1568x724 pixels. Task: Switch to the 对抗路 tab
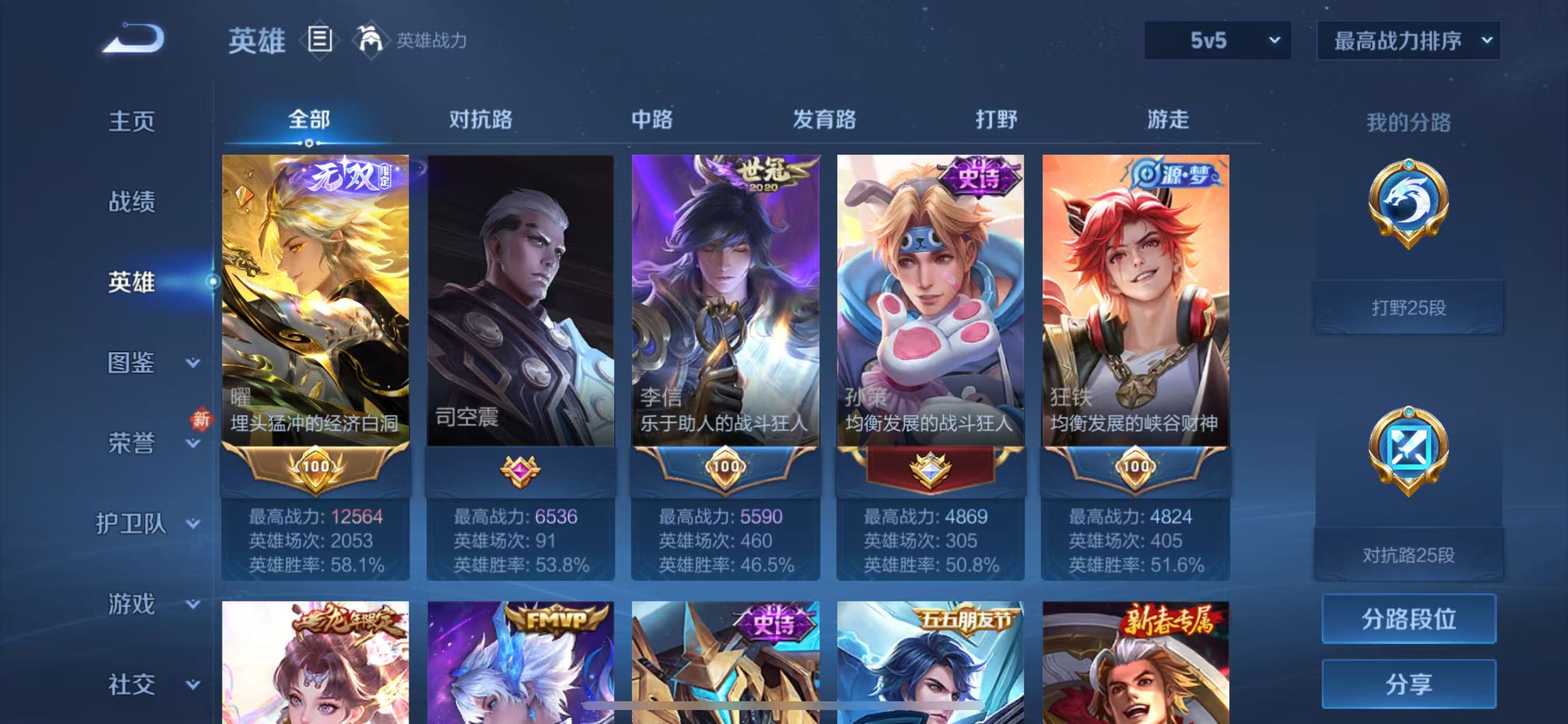(x=481, y=120)
